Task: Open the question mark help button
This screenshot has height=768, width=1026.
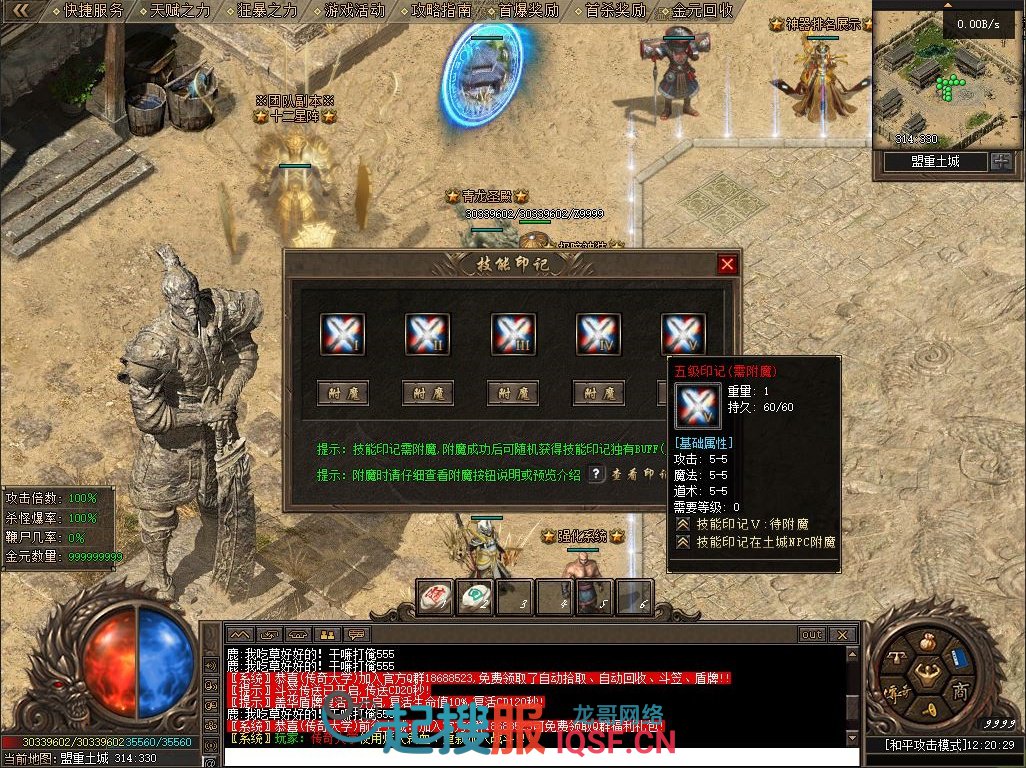Action: point(596,474)
